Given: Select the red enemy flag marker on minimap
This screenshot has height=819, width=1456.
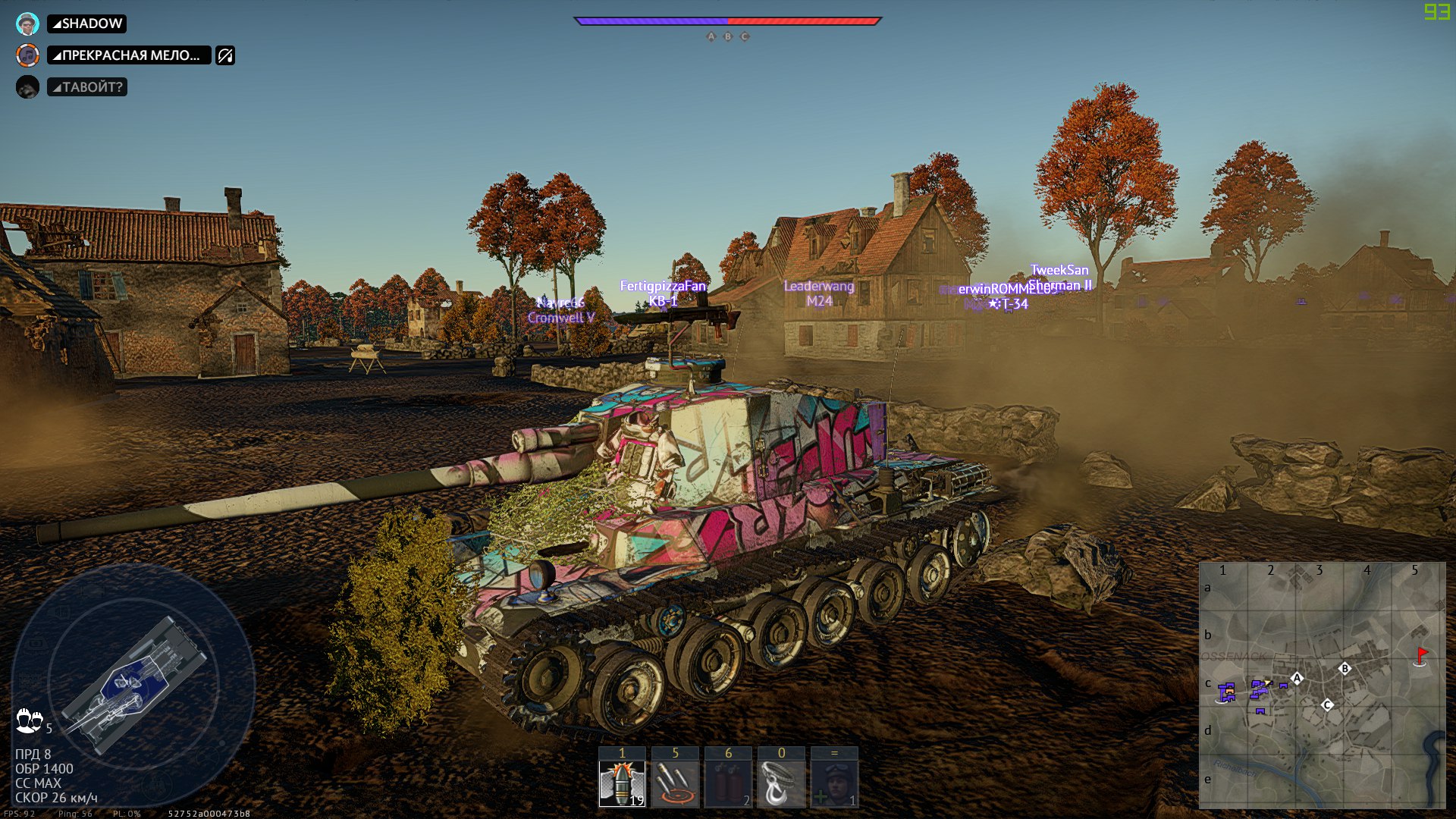Looking at the screenshot, I should (x=1422, y=654).
